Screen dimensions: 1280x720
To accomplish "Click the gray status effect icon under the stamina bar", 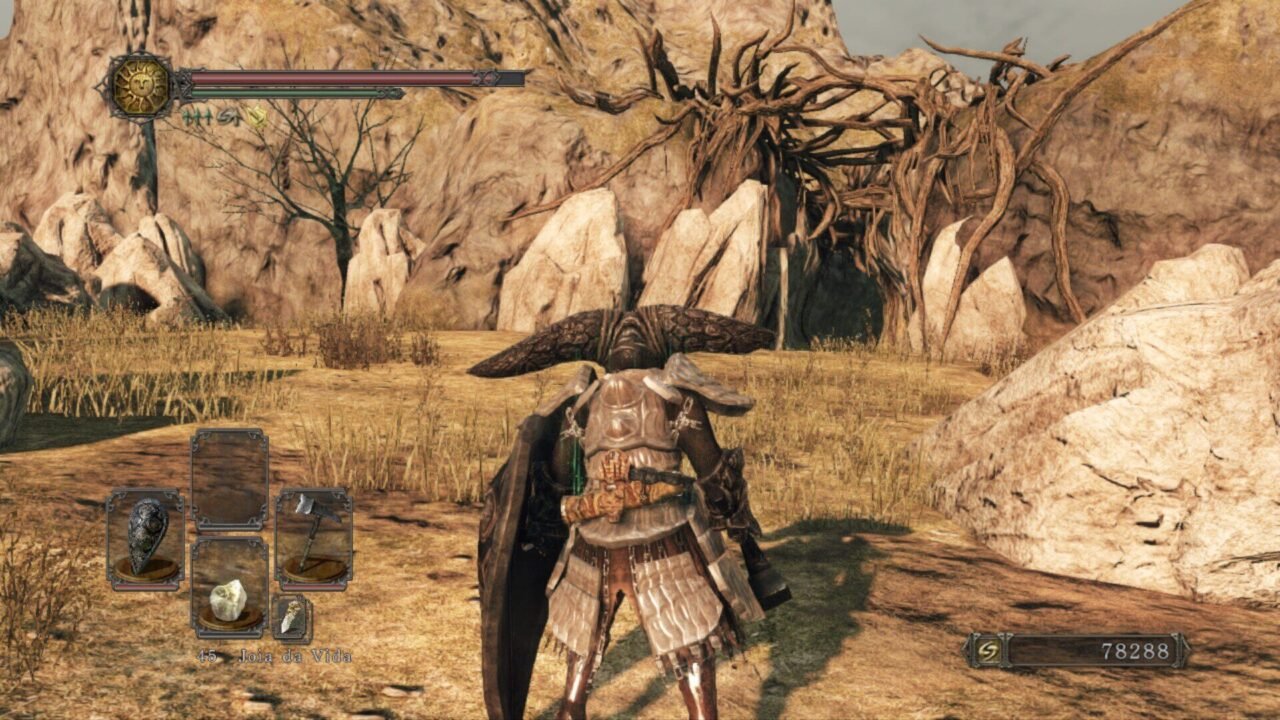I will point(227,117).
